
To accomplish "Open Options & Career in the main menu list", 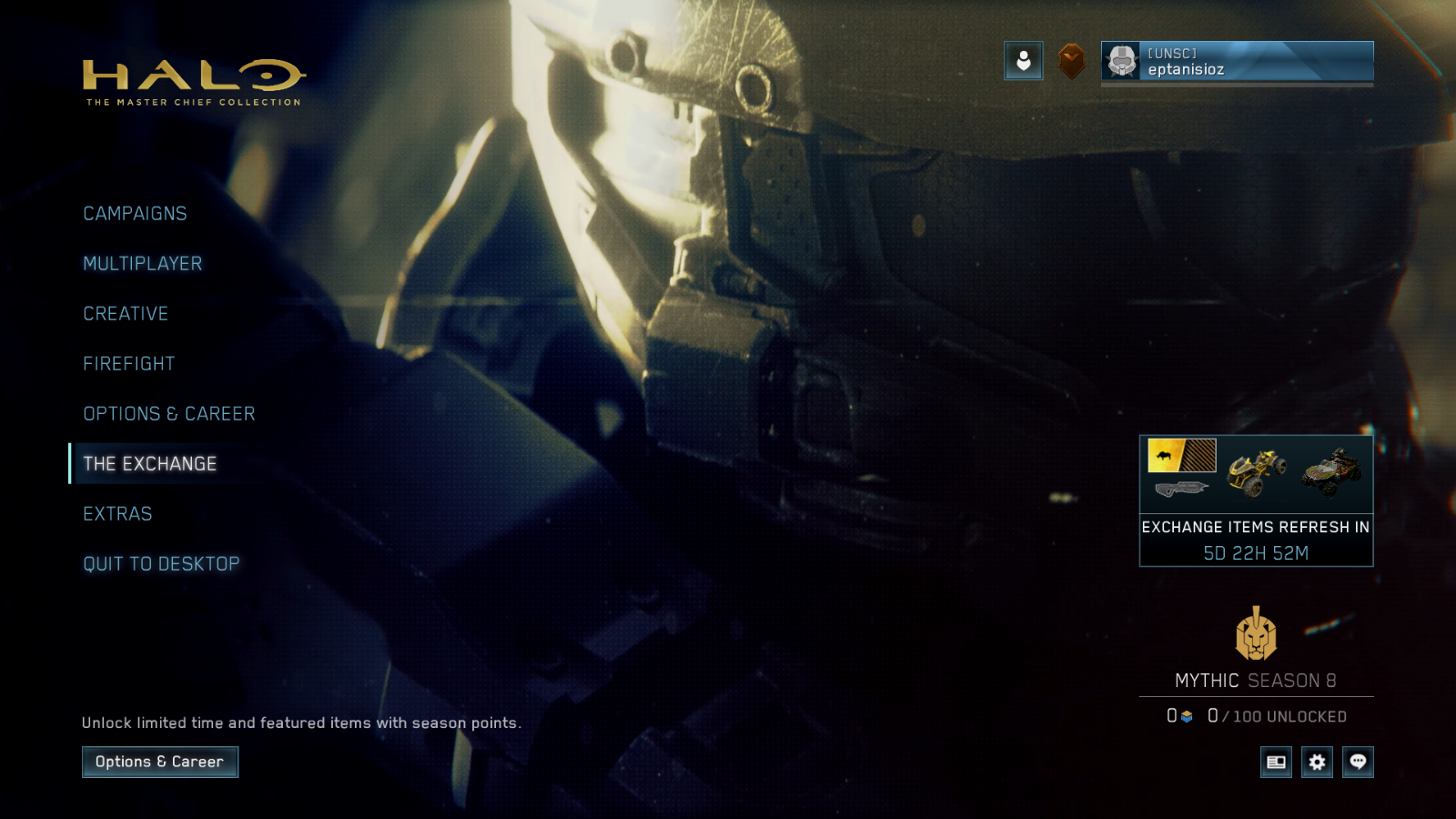I will point(169,414).
